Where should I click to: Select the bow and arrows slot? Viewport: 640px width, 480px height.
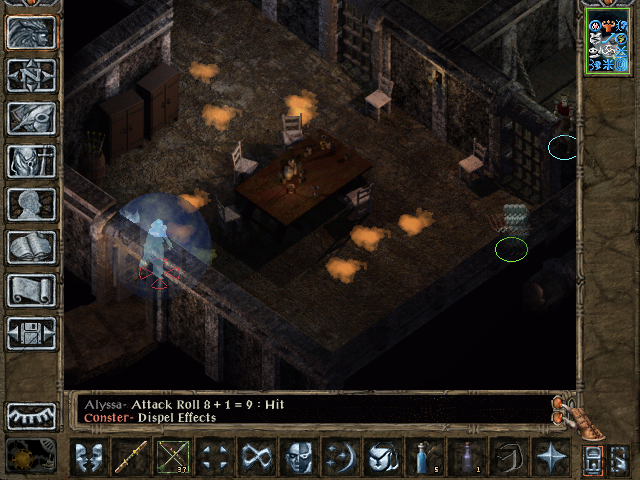172,458
